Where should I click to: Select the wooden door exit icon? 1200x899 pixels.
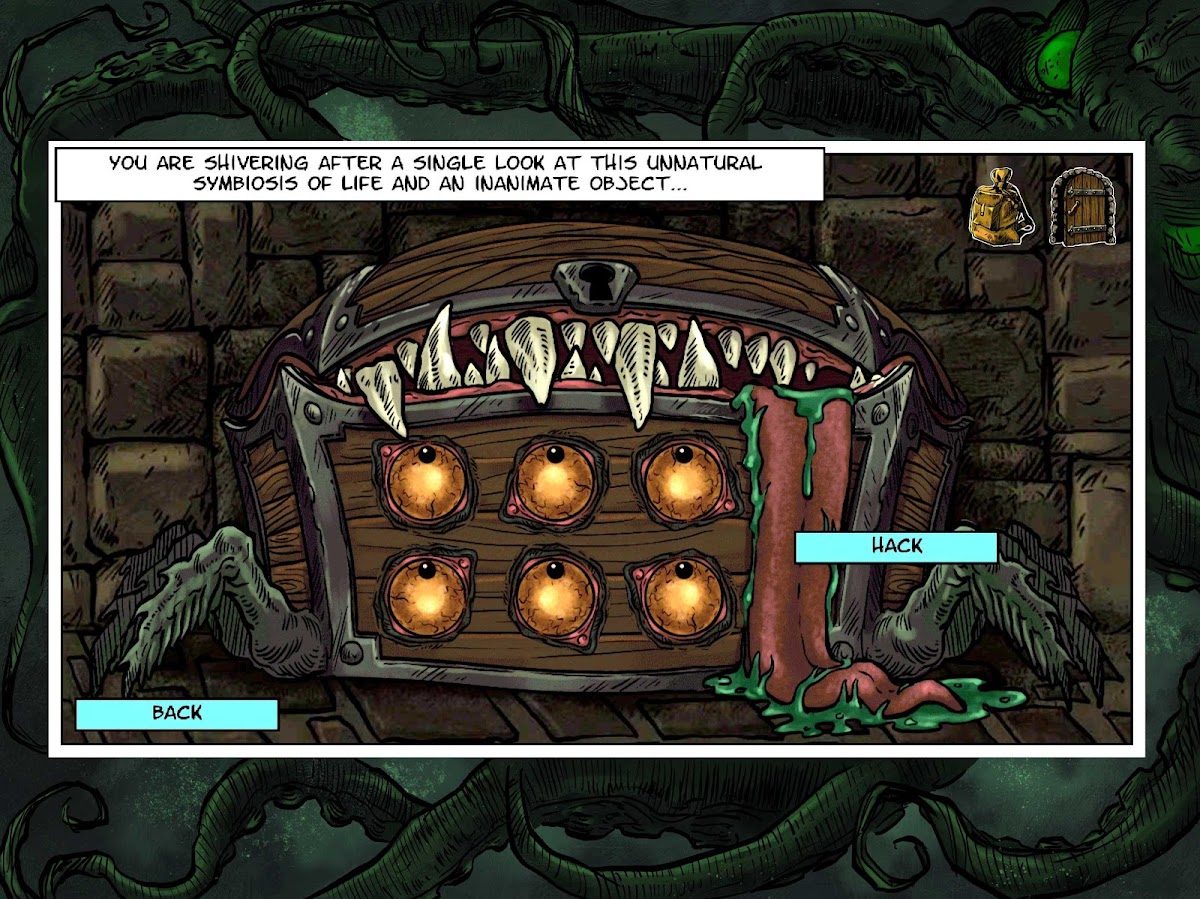1076,207
